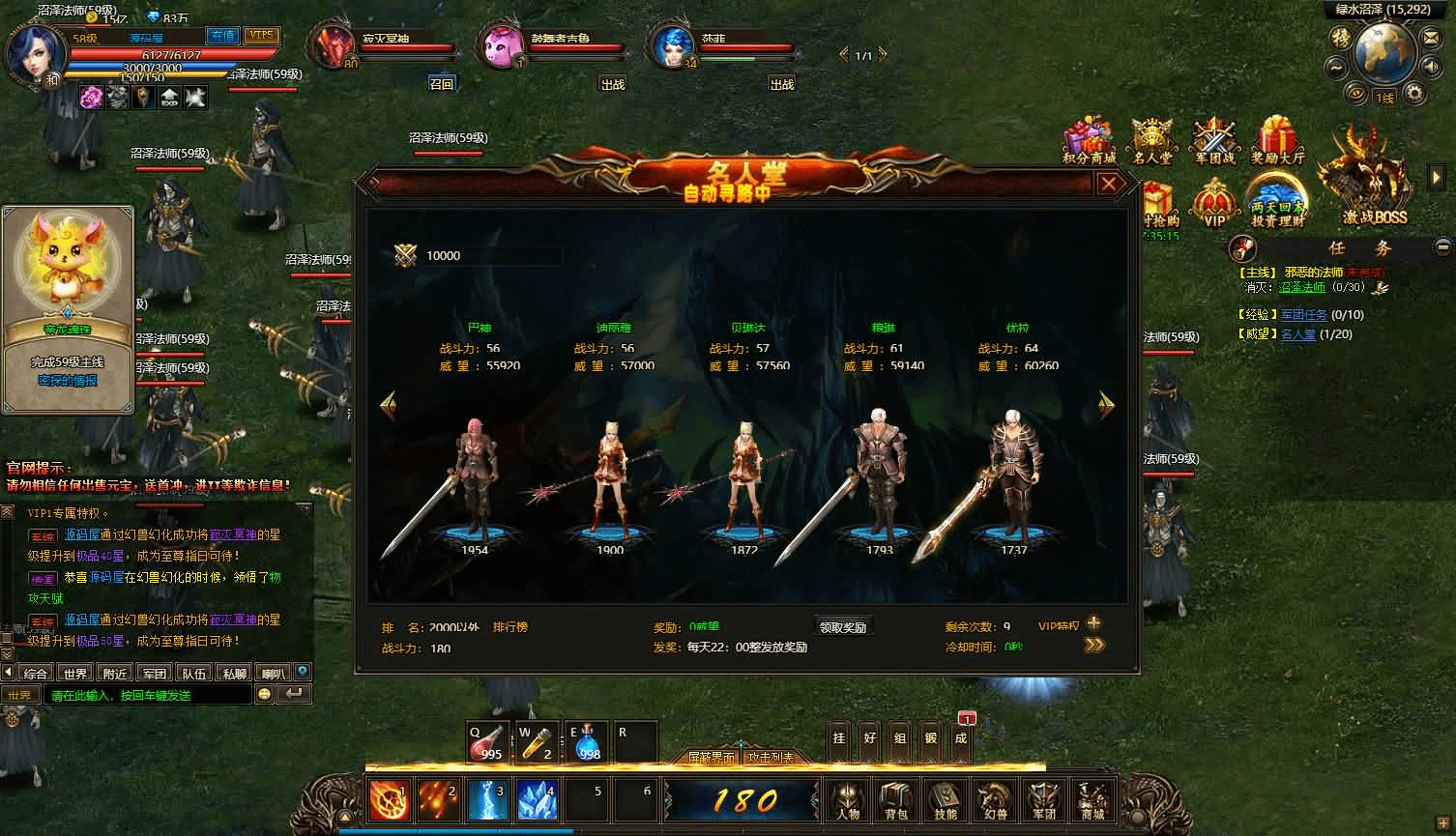Use the red meat item on Q
Screen dimensions: 1456x836
point(487,742)
